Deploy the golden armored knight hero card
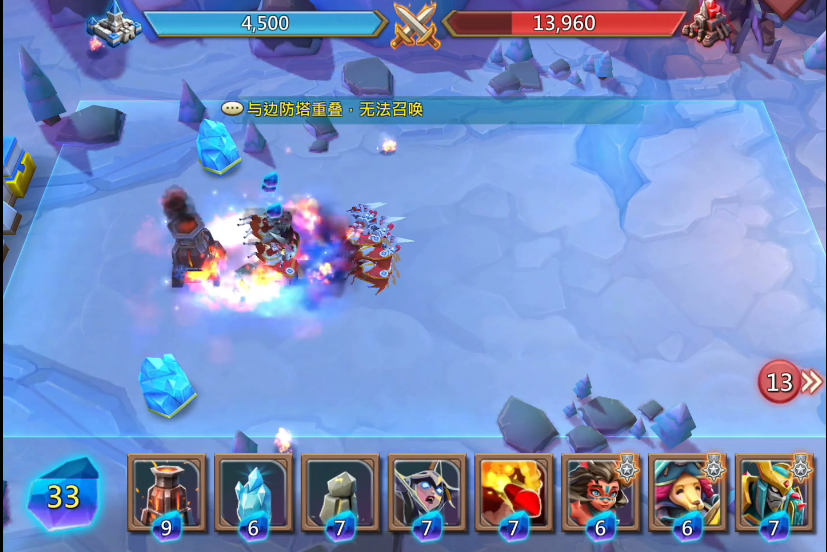This screenshot has height=552, width=827. click(x=774, y=491)
